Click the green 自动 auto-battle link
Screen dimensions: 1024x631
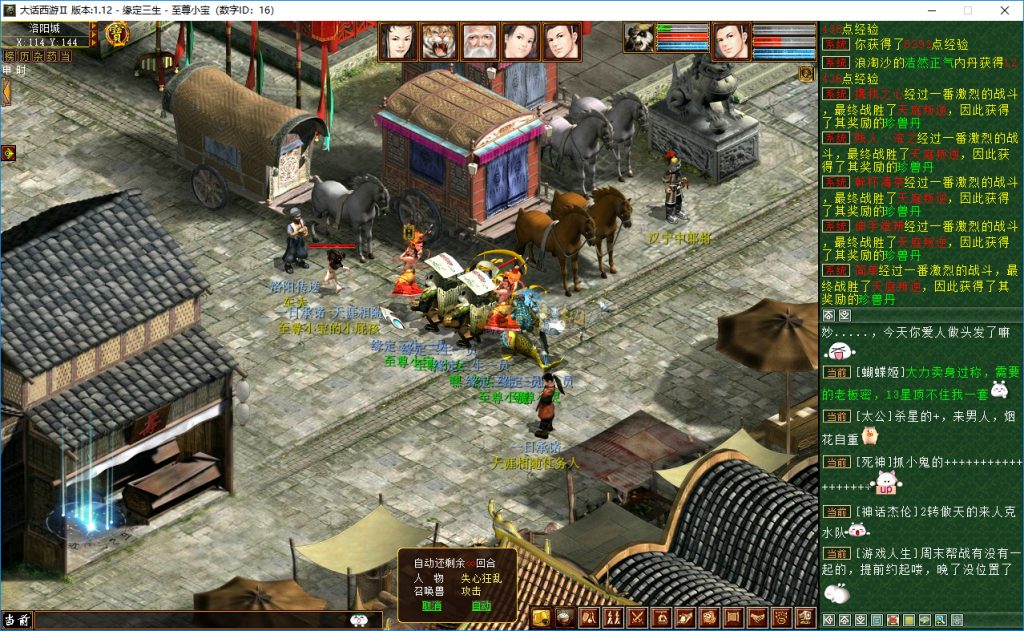(x=482, y=606)
